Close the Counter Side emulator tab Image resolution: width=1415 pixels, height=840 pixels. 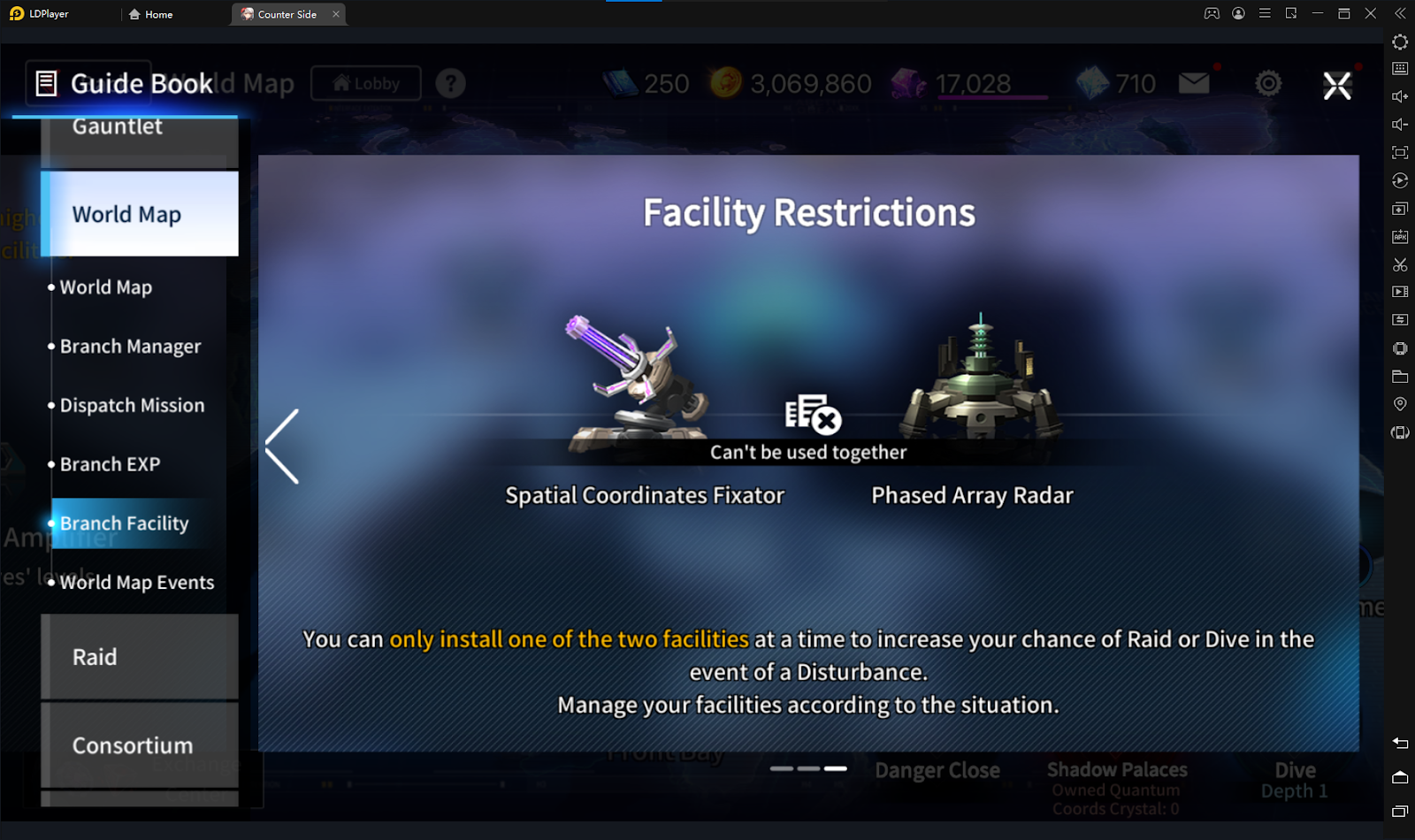tap(336, 14)
